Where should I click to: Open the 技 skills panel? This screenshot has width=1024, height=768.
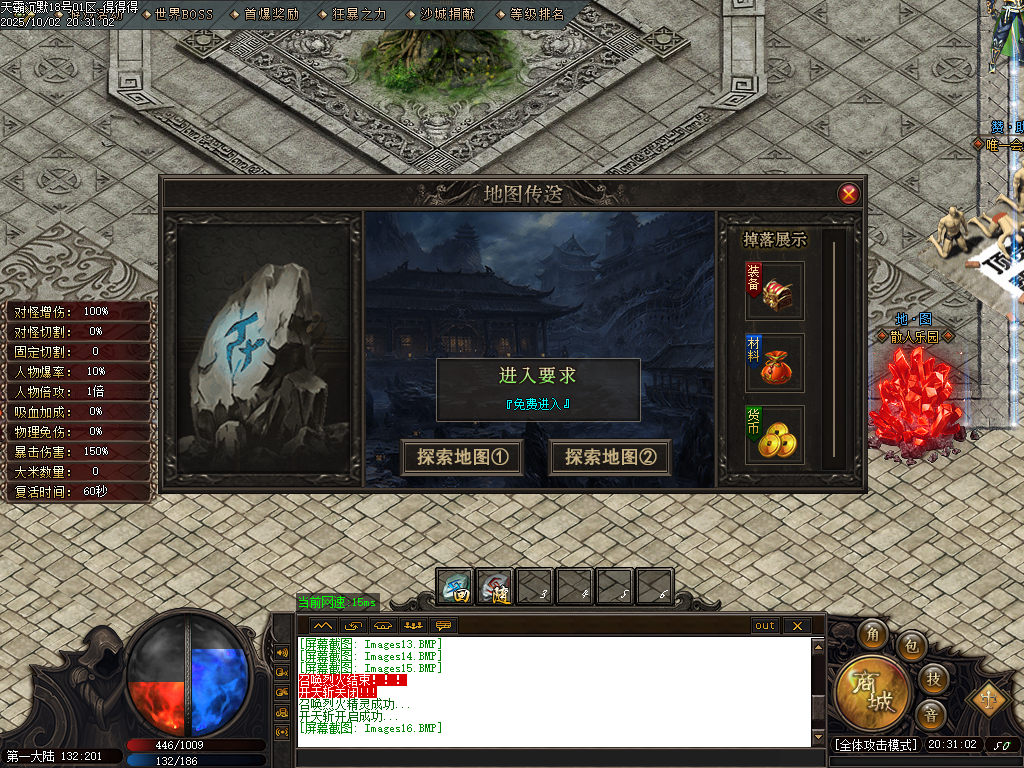932,679
